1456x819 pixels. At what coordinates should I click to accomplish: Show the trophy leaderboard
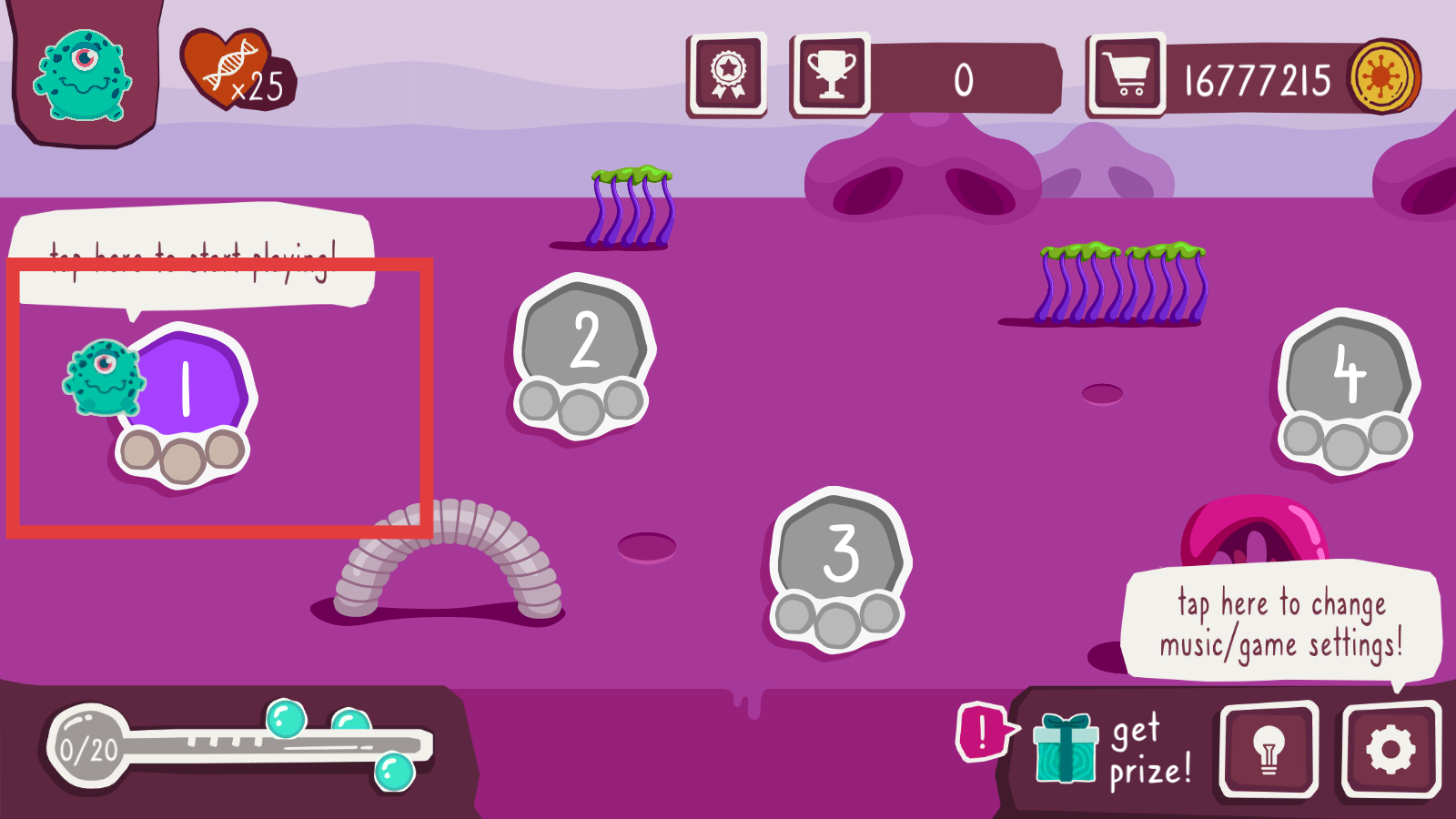[x=832, y=76]
